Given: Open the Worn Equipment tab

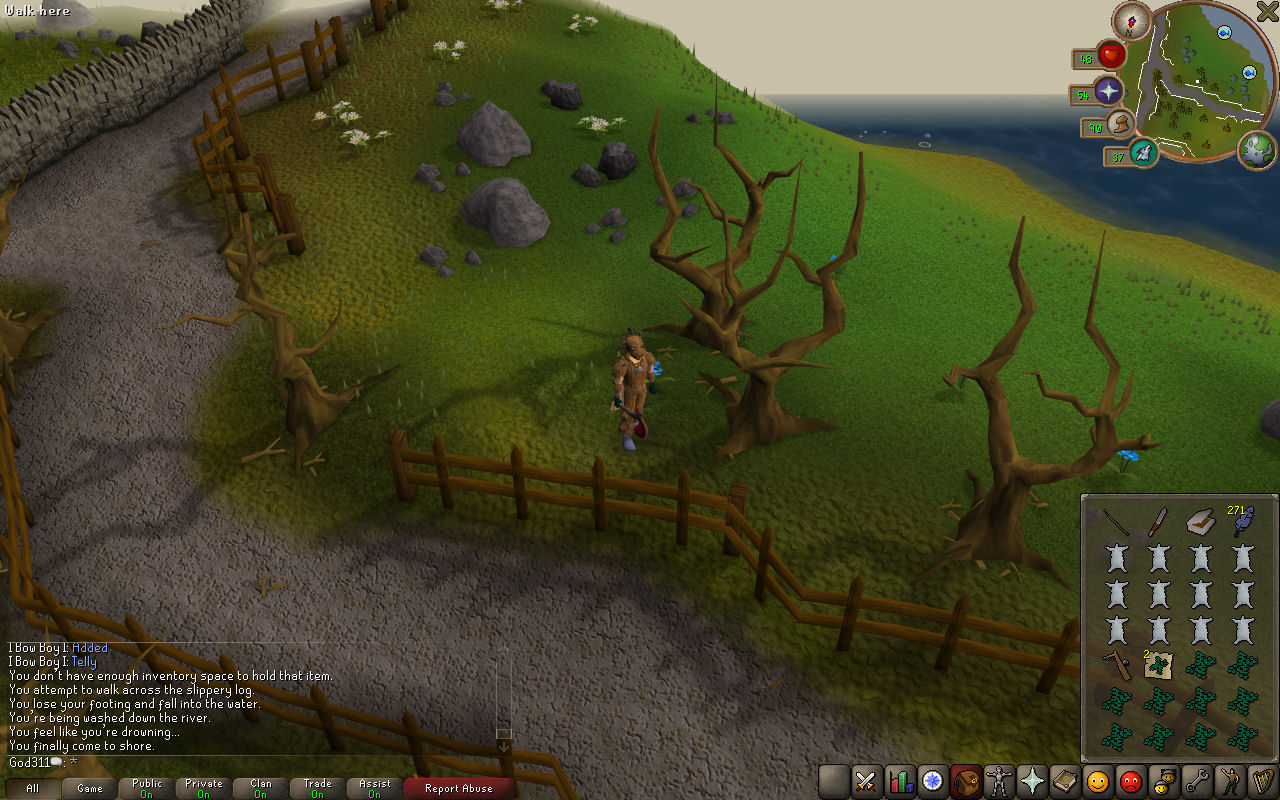Looking at the screenshot, I should 998,781.
